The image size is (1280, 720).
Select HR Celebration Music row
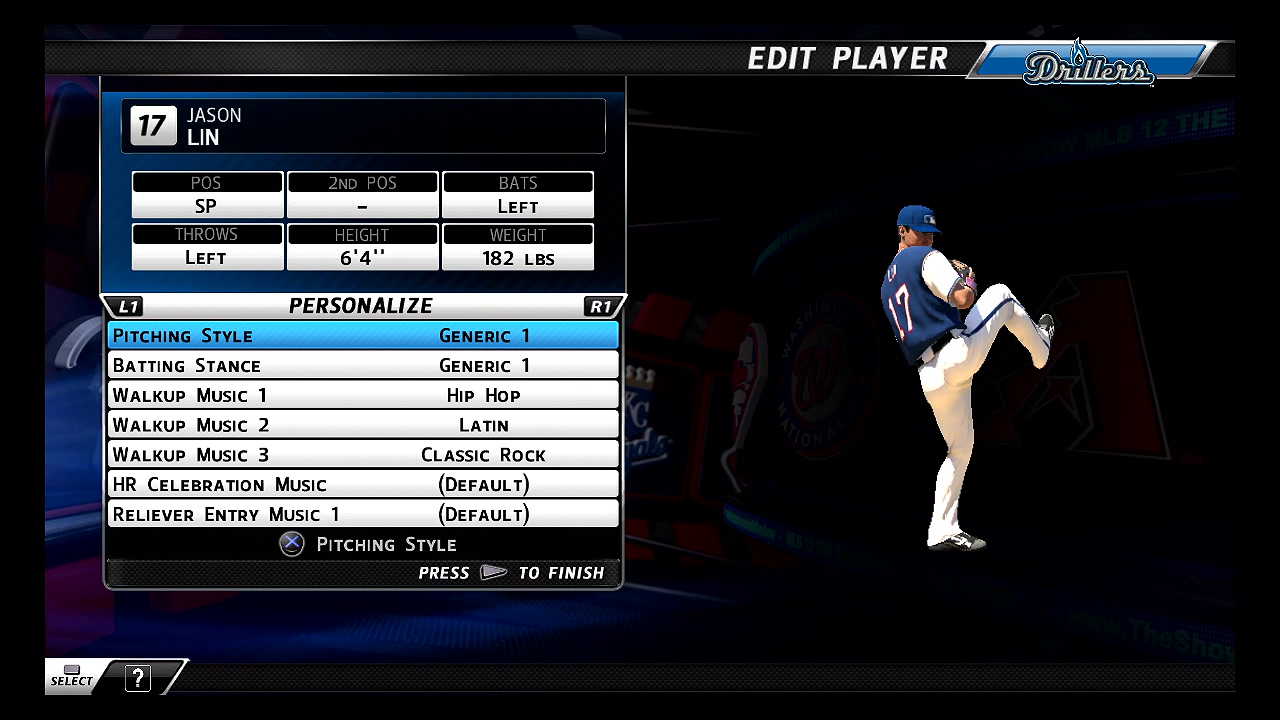[362, 485]
